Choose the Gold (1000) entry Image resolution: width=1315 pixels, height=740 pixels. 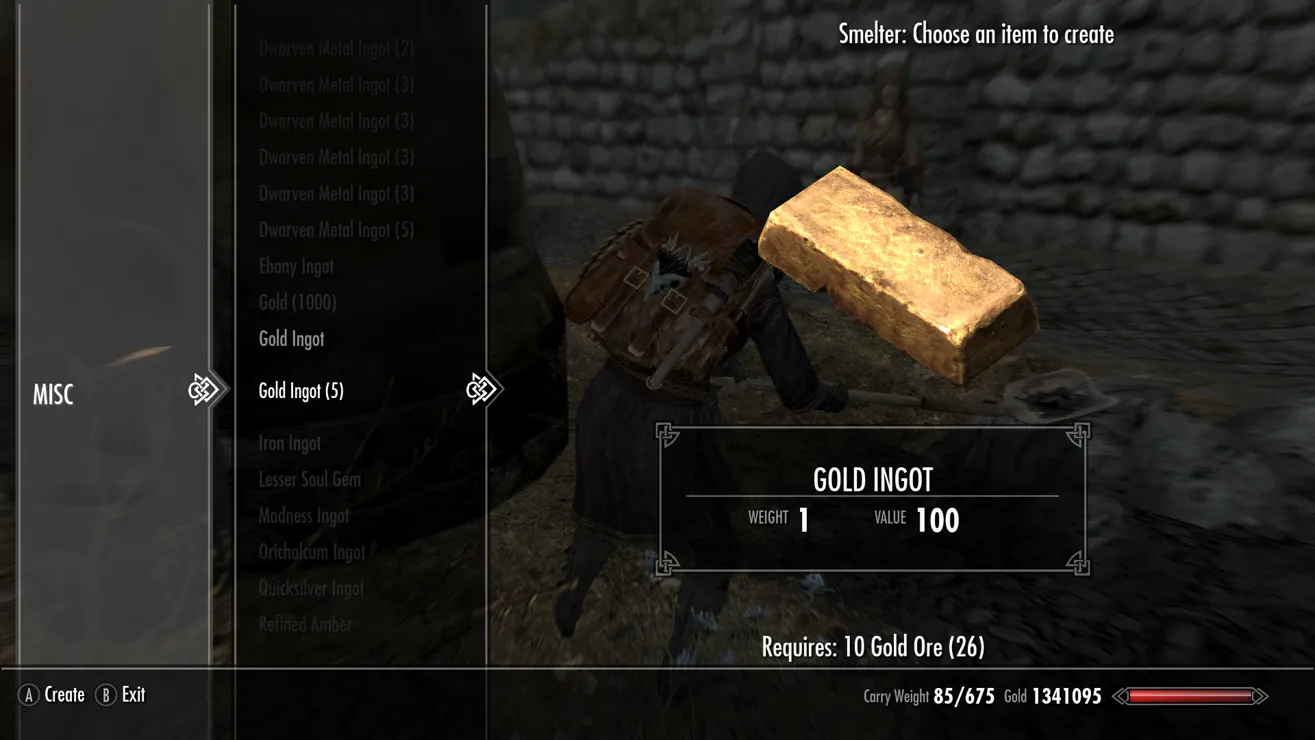(x=297, y=302)
